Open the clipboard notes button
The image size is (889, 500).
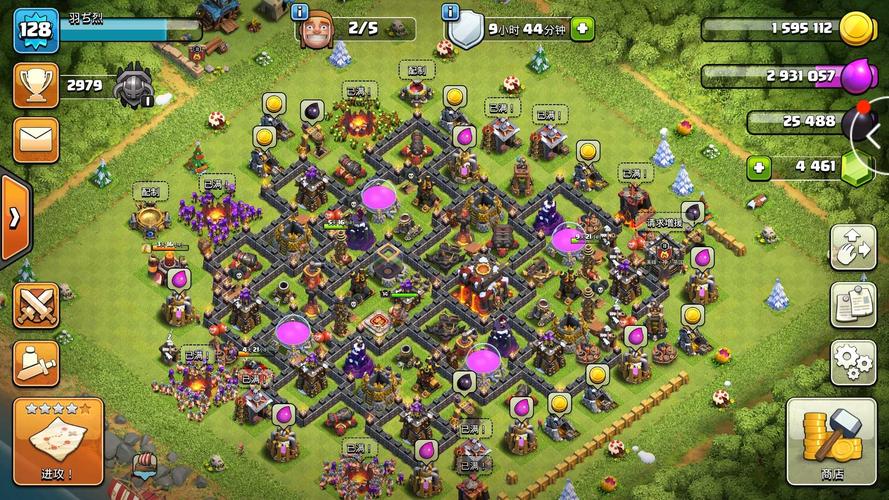click(x=853, y=303)
